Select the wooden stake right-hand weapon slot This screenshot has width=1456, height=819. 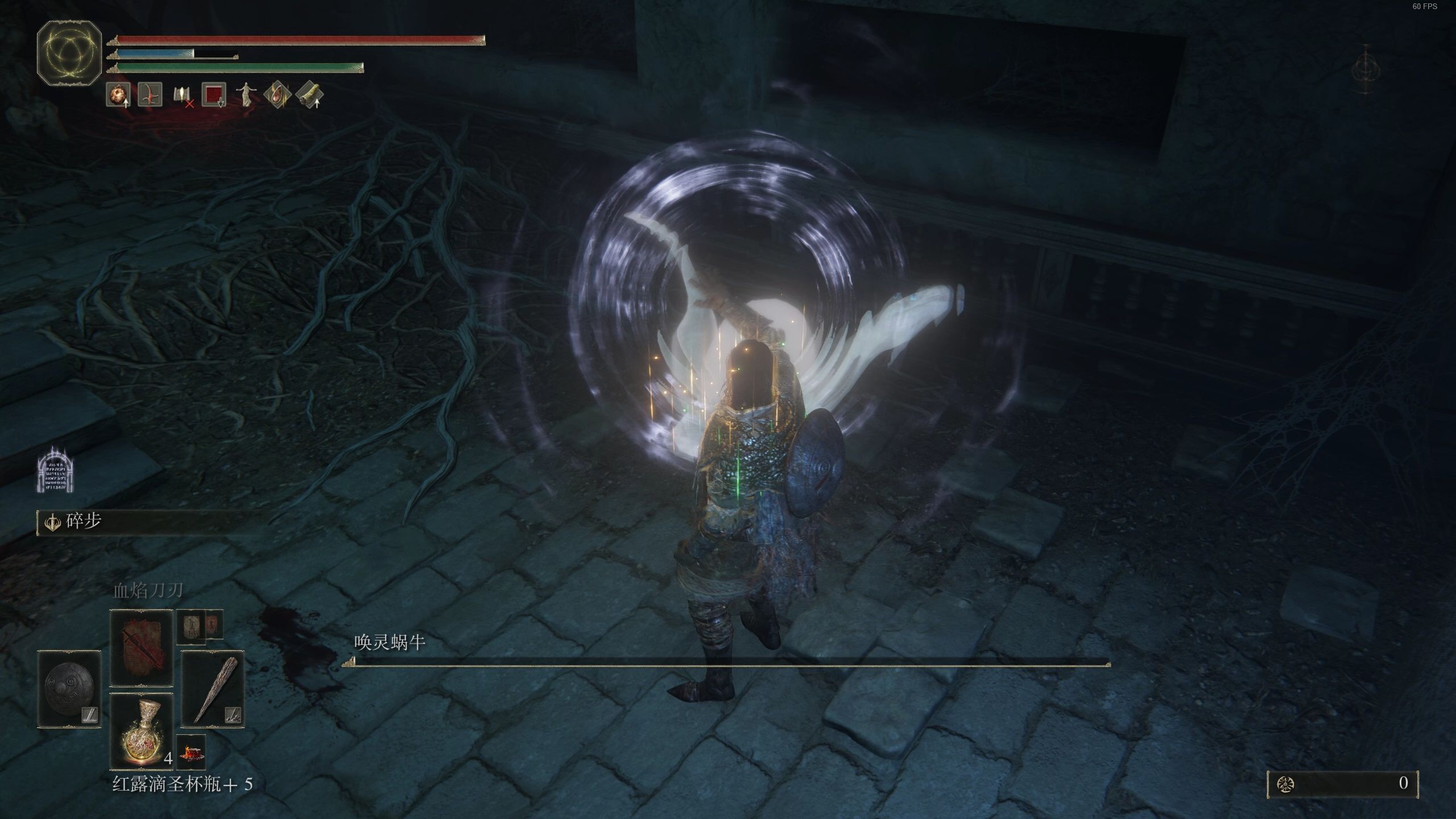click(213, 689)
